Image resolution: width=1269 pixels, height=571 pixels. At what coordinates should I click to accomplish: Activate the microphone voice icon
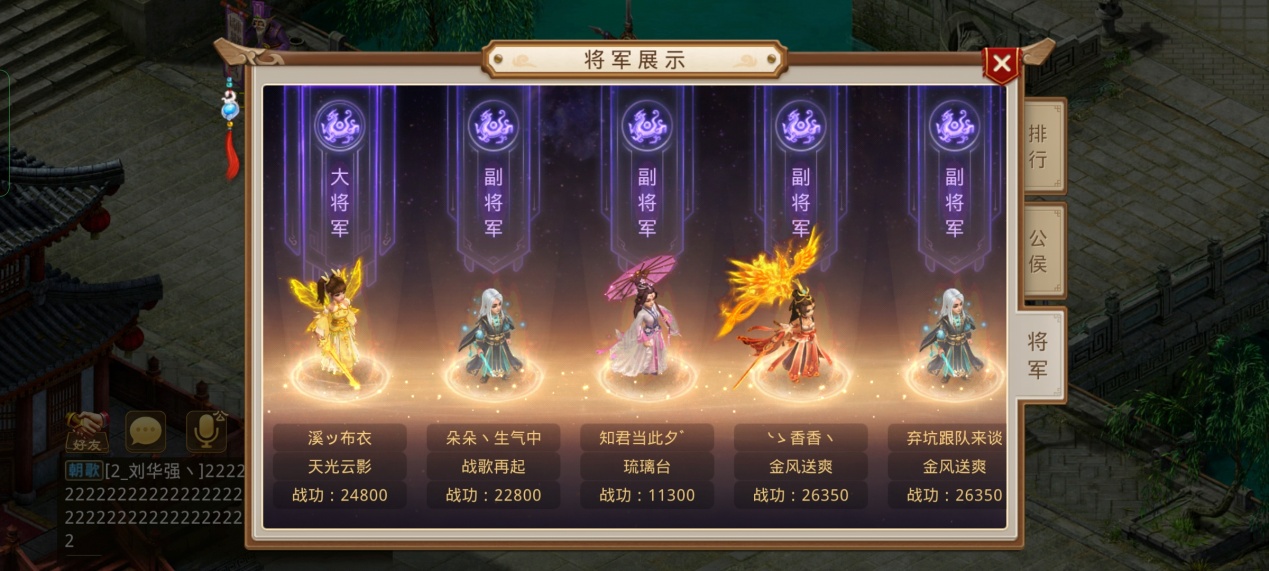pyautogui.click(x=206, y=431)
